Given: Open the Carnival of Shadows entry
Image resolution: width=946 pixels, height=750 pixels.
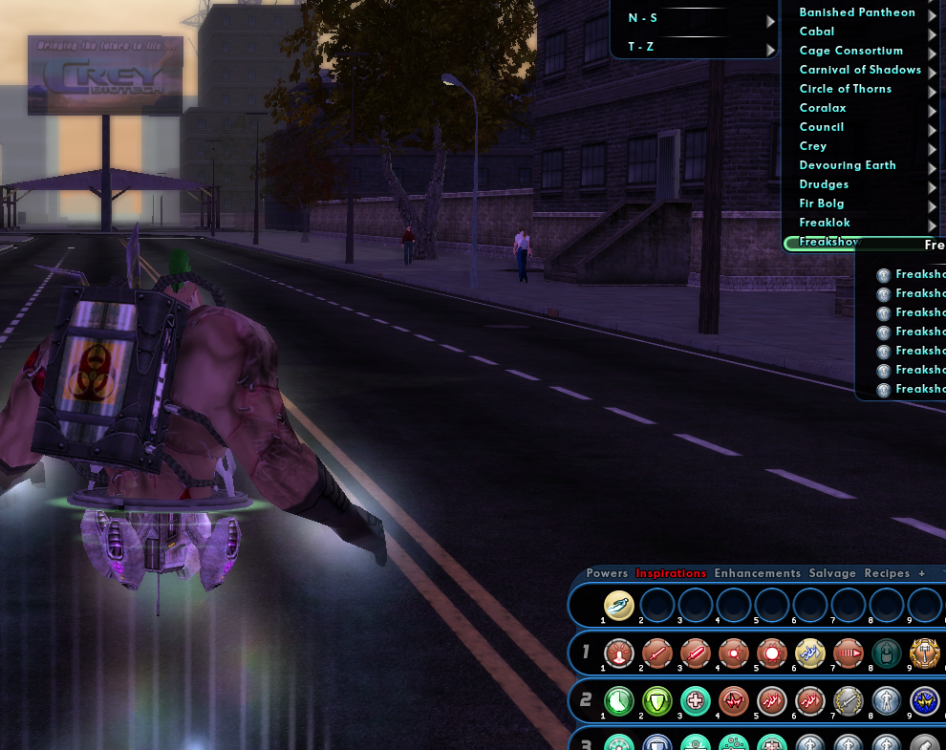Looking at the screenshot, I should pyautogui.click(x=860, y=70).
